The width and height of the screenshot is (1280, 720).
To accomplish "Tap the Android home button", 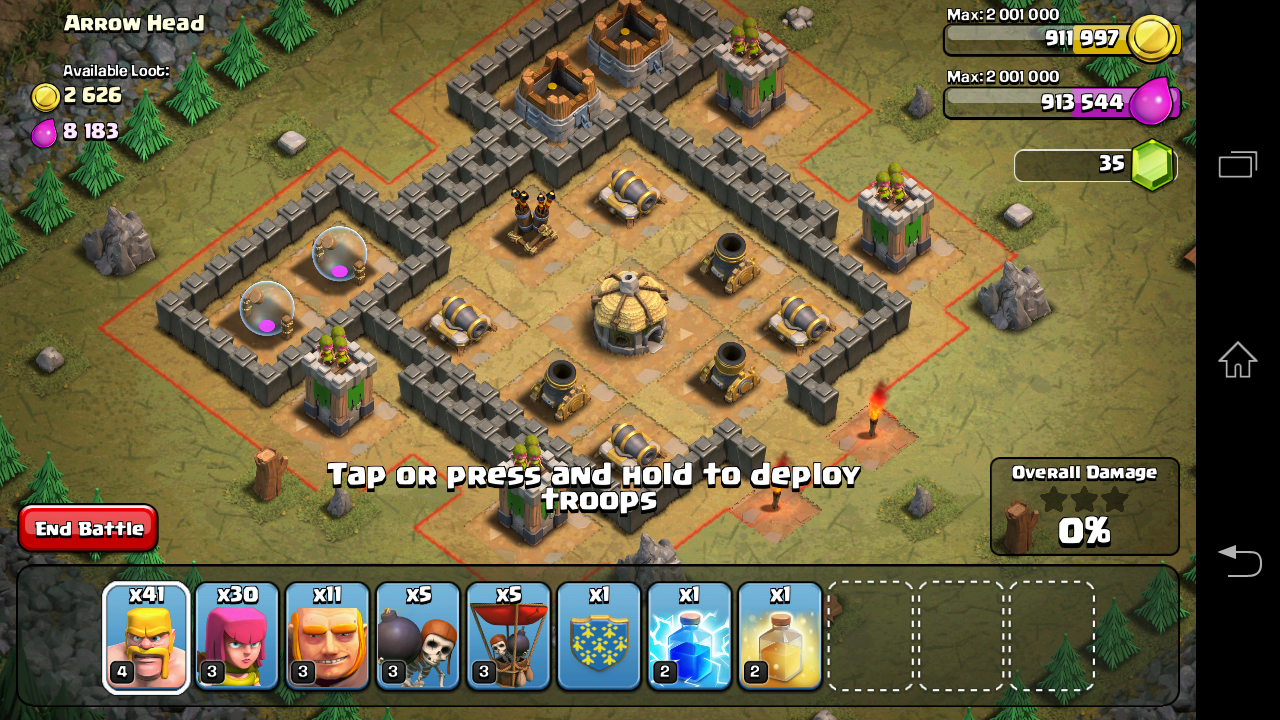I will 1237,360.
